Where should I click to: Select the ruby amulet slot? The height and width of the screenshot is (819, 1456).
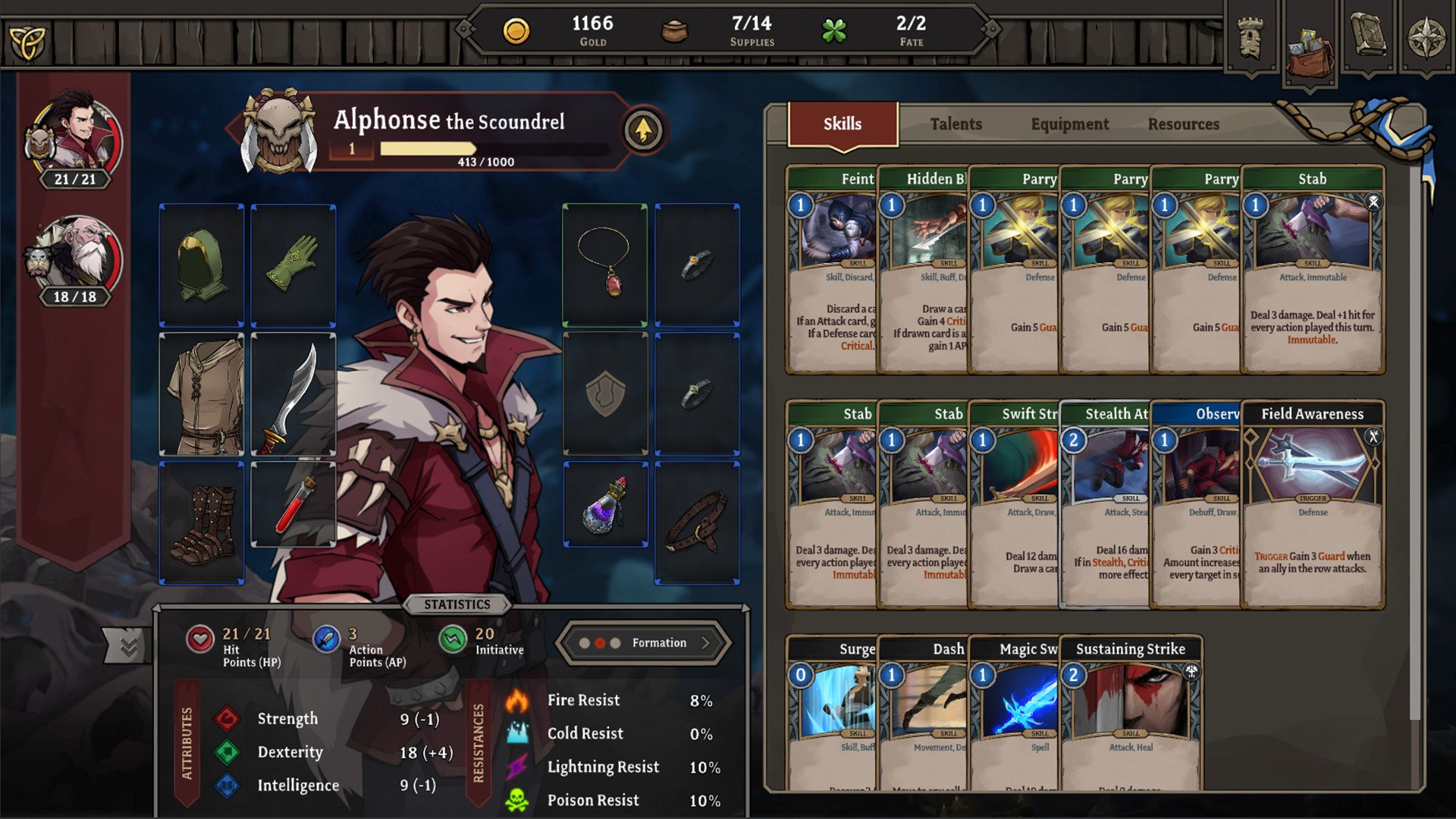pos(604,265)
